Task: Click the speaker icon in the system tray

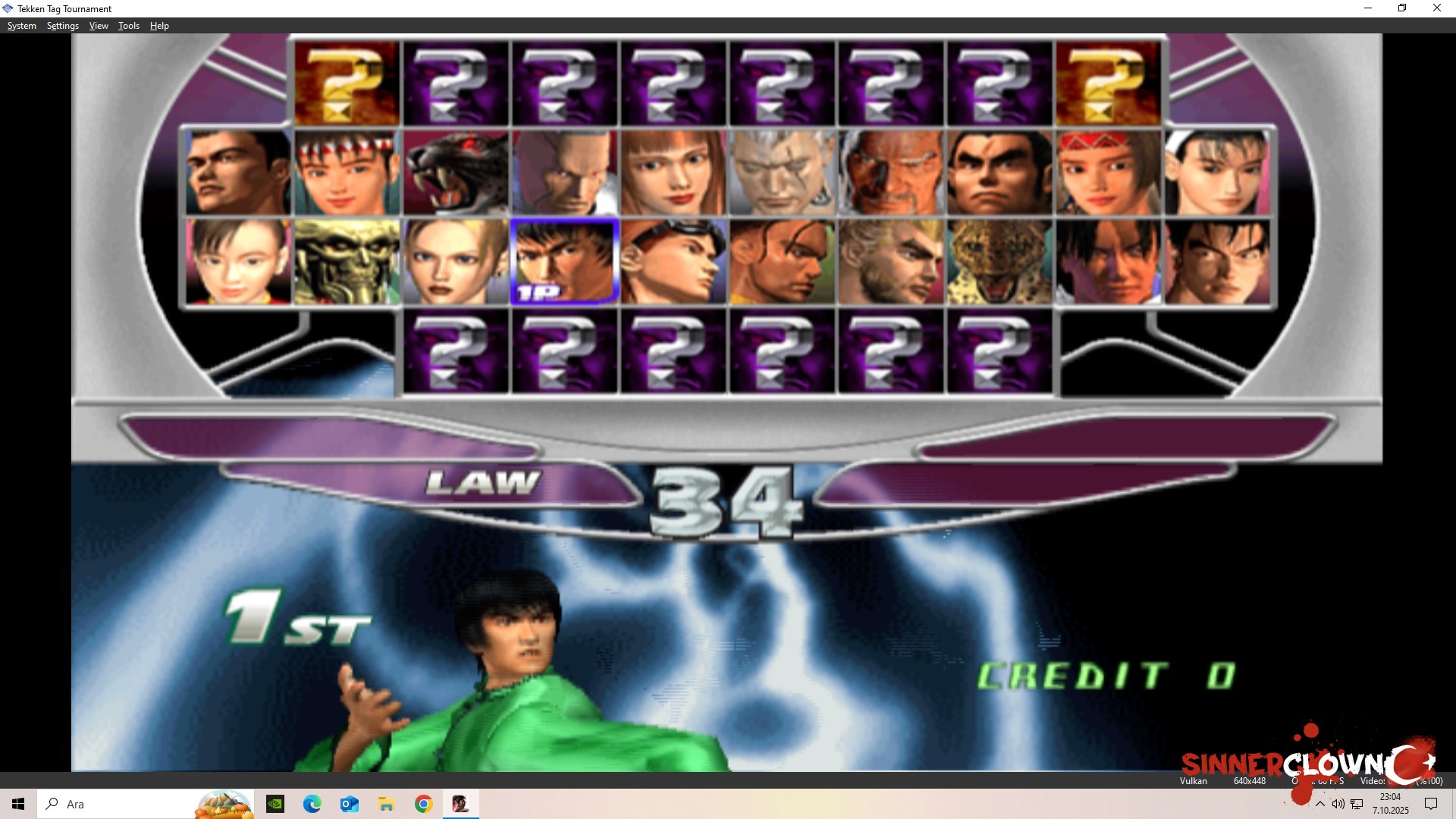Action: pyautogui.click(x=1338, y=804)
